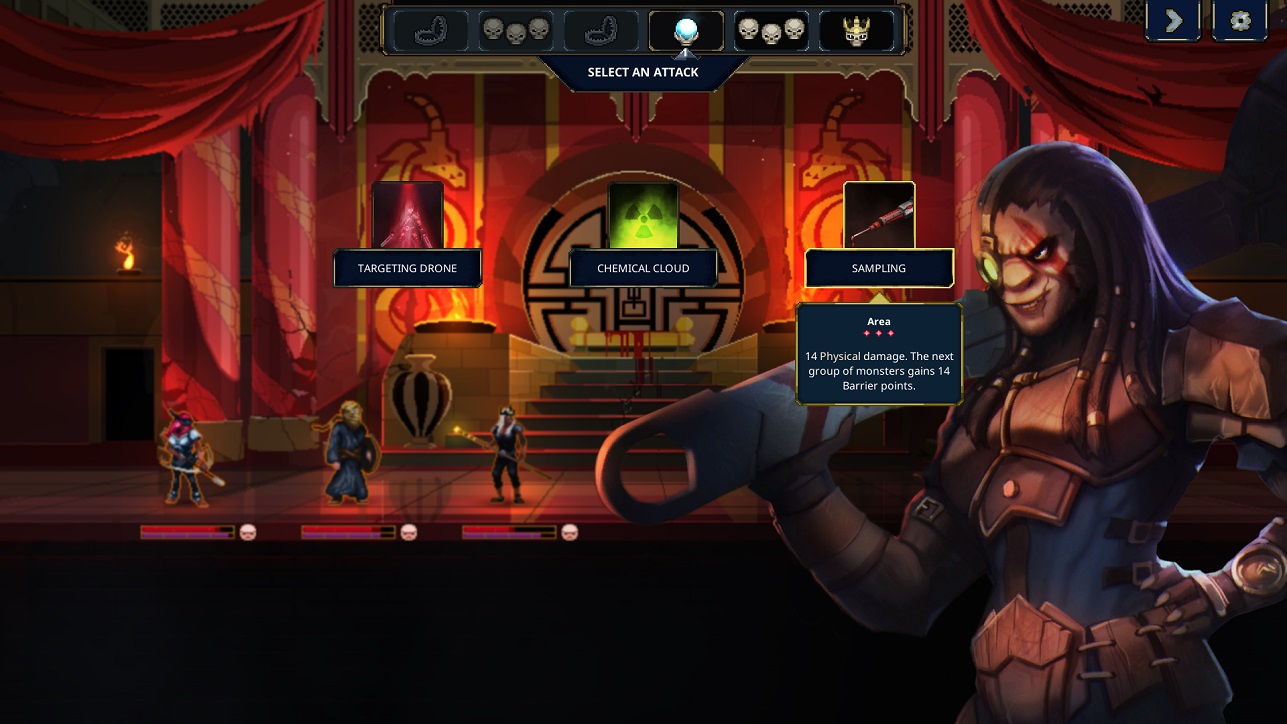Click the second jaw trap attack icon
1287x724 pixels.
tap(601, 30)
